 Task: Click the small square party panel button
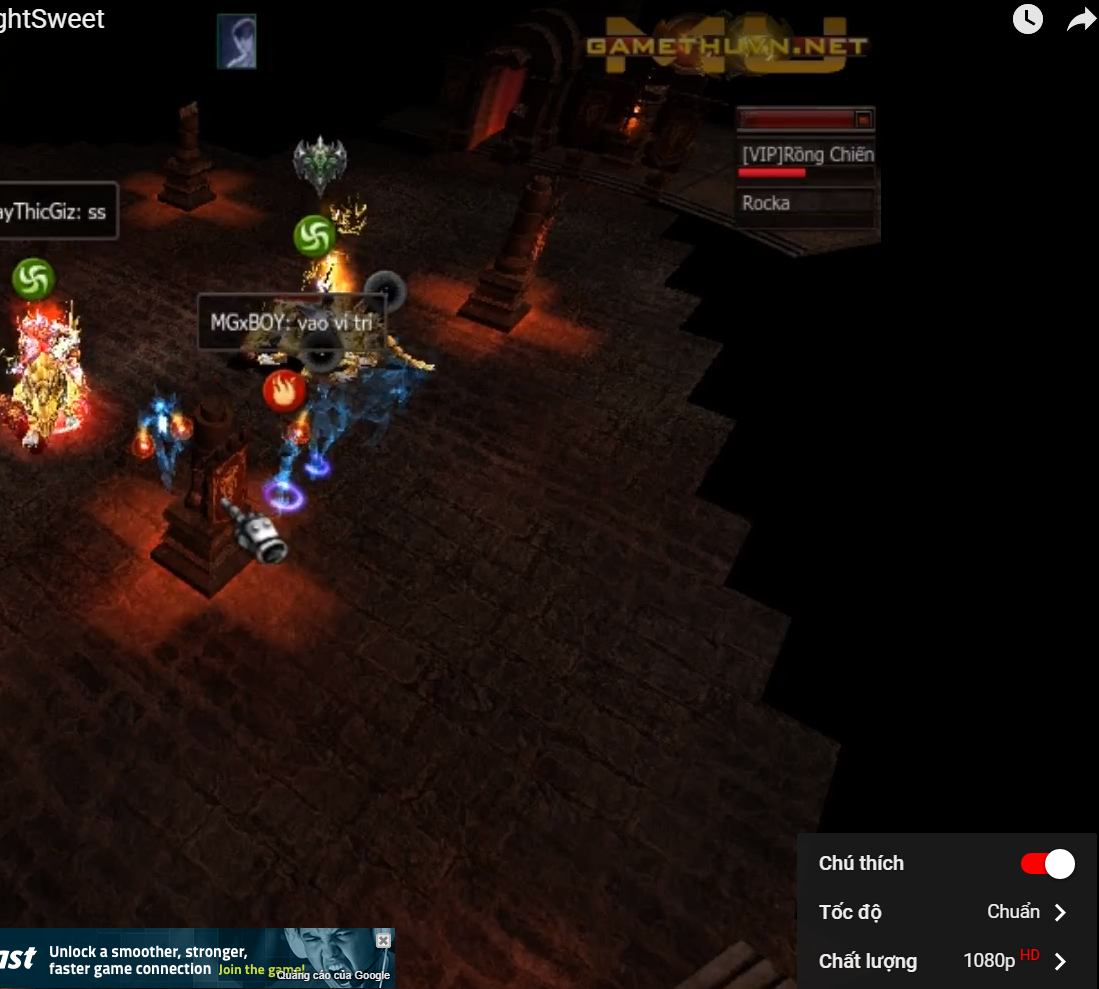[863, 120]
